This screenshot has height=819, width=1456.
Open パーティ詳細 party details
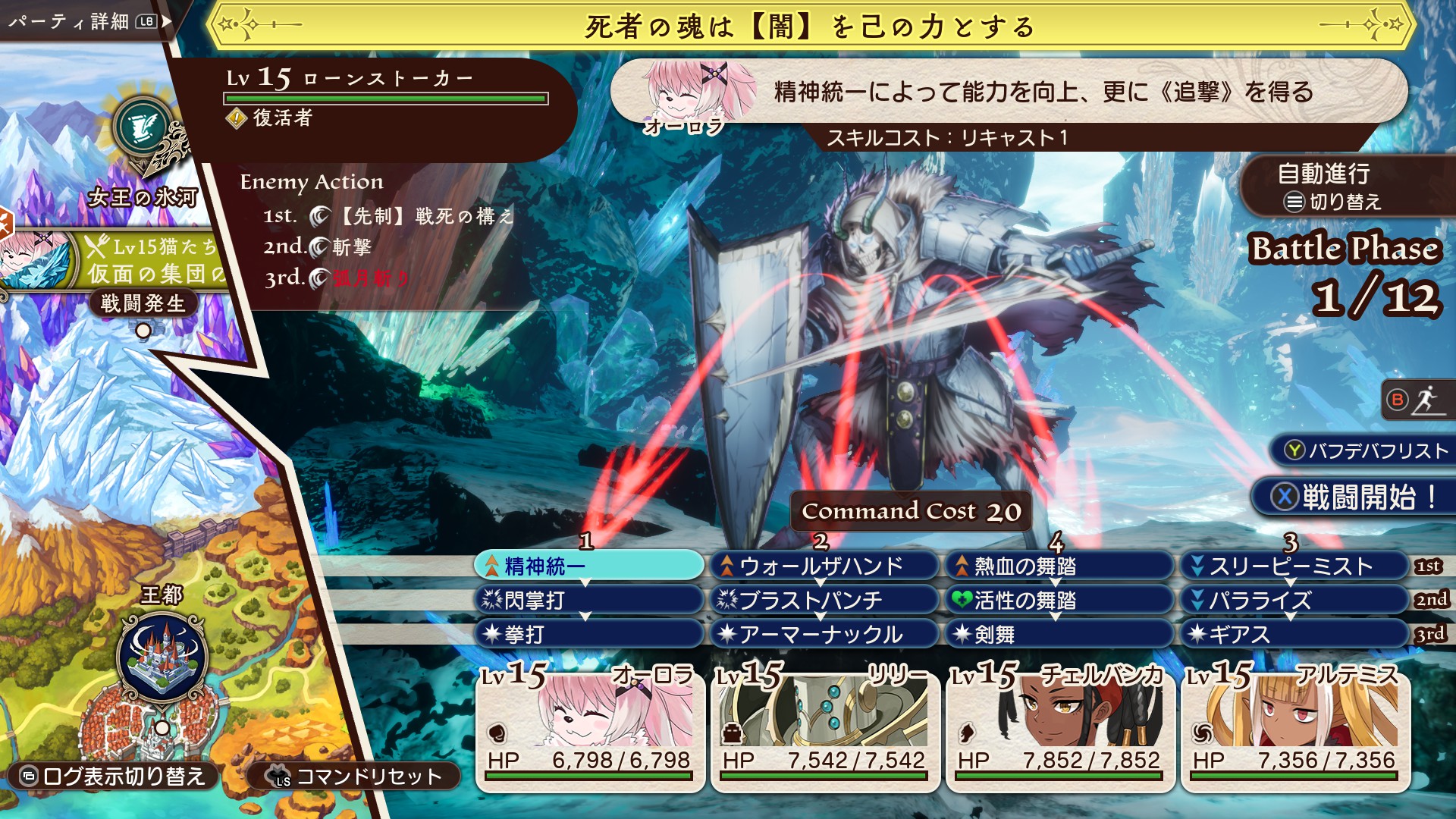[x=83, y=21]
